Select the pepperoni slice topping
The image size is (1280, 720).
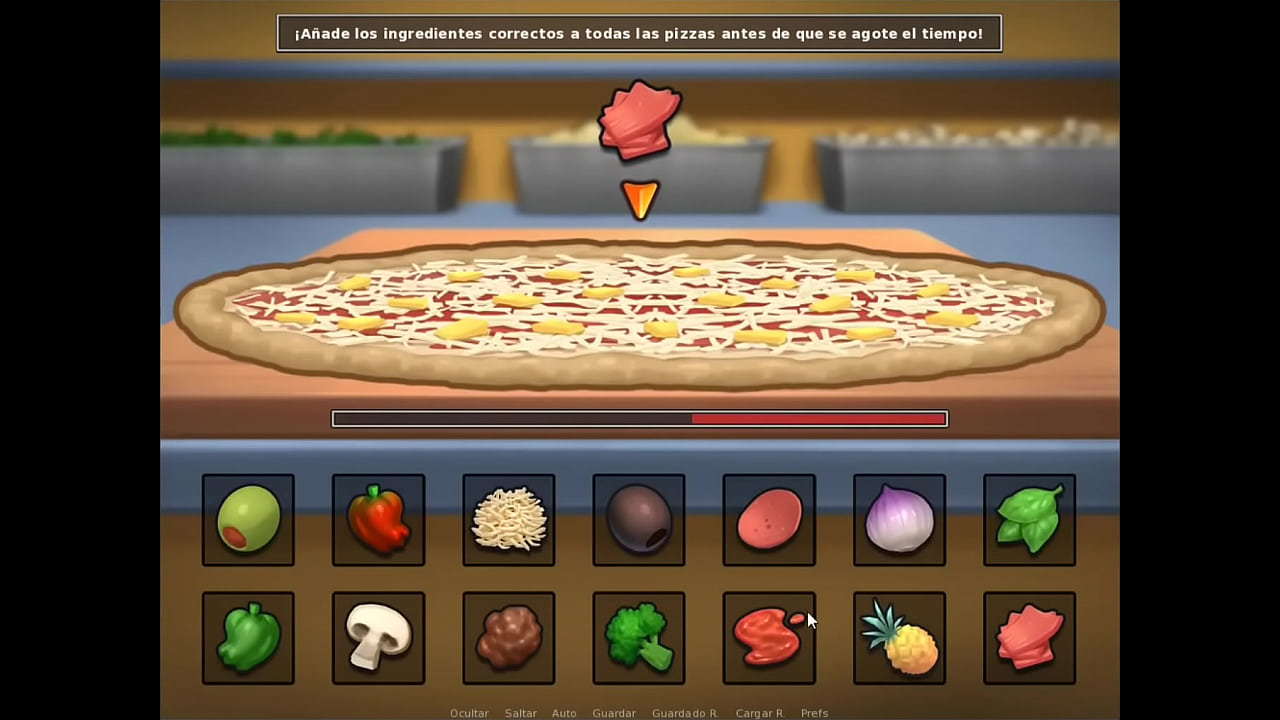pos(768,519)
